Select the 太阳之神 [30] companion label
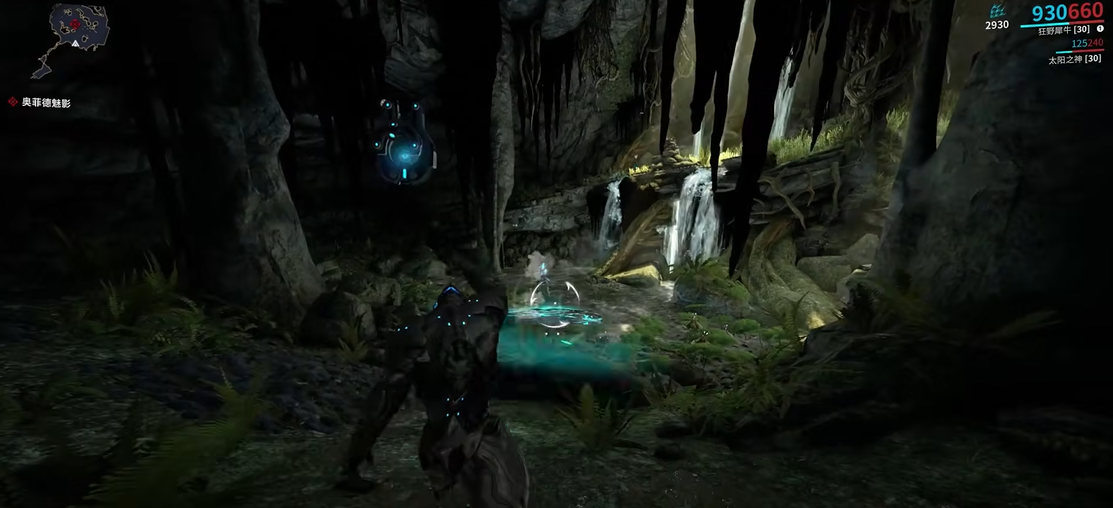Image resolution: width=1113 pixels, height=508 pixels. [x=1074, y=59]
